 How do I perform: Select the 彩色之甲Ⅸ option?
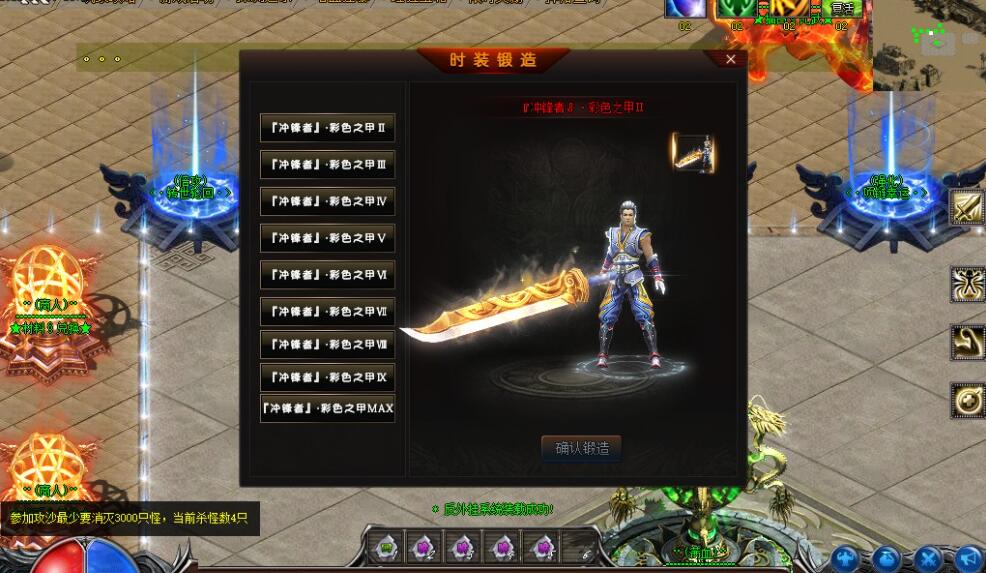pos(327,377)
